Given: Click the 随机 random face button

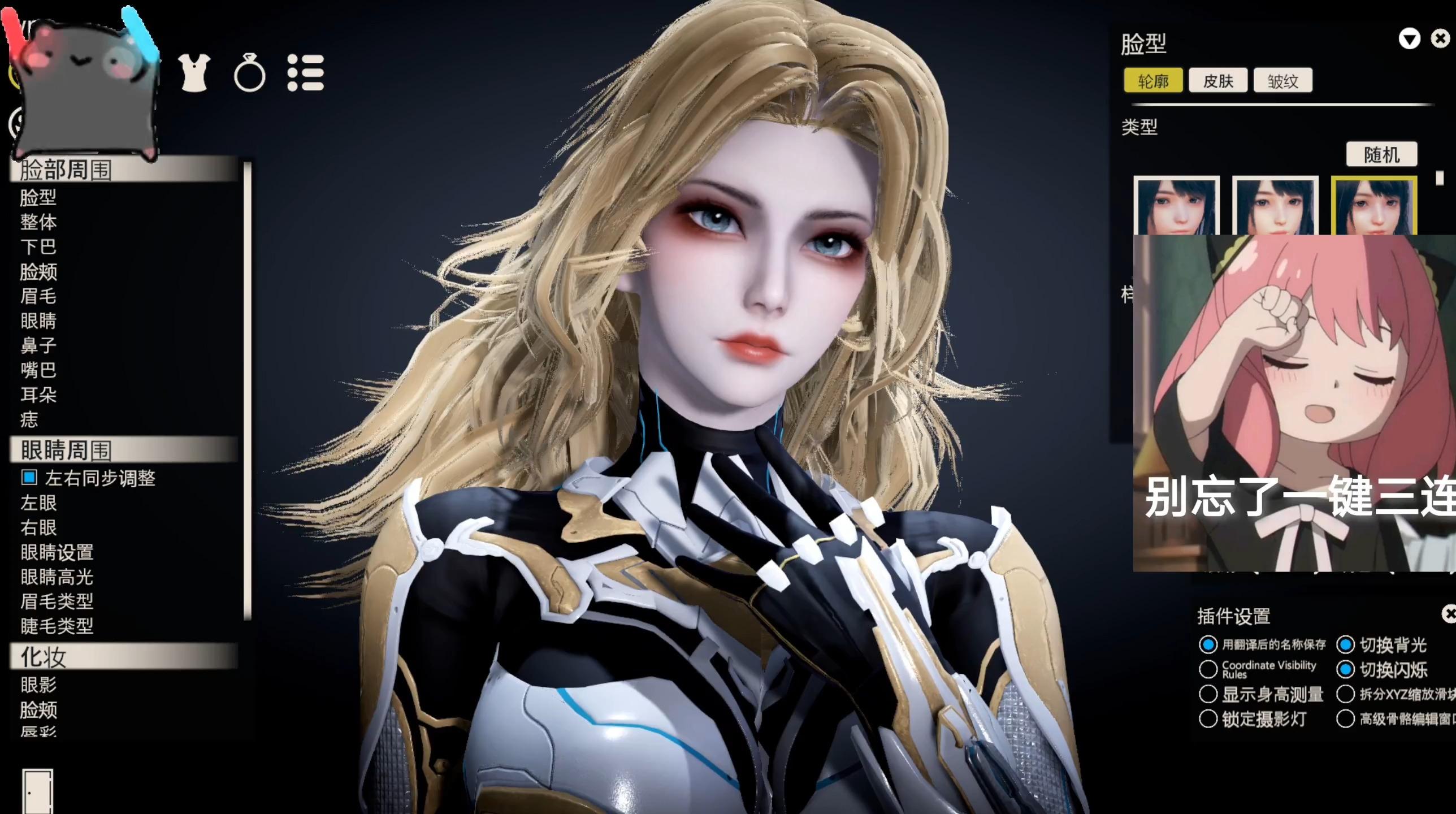Looking at the screenshot, I should (1381, 154).
